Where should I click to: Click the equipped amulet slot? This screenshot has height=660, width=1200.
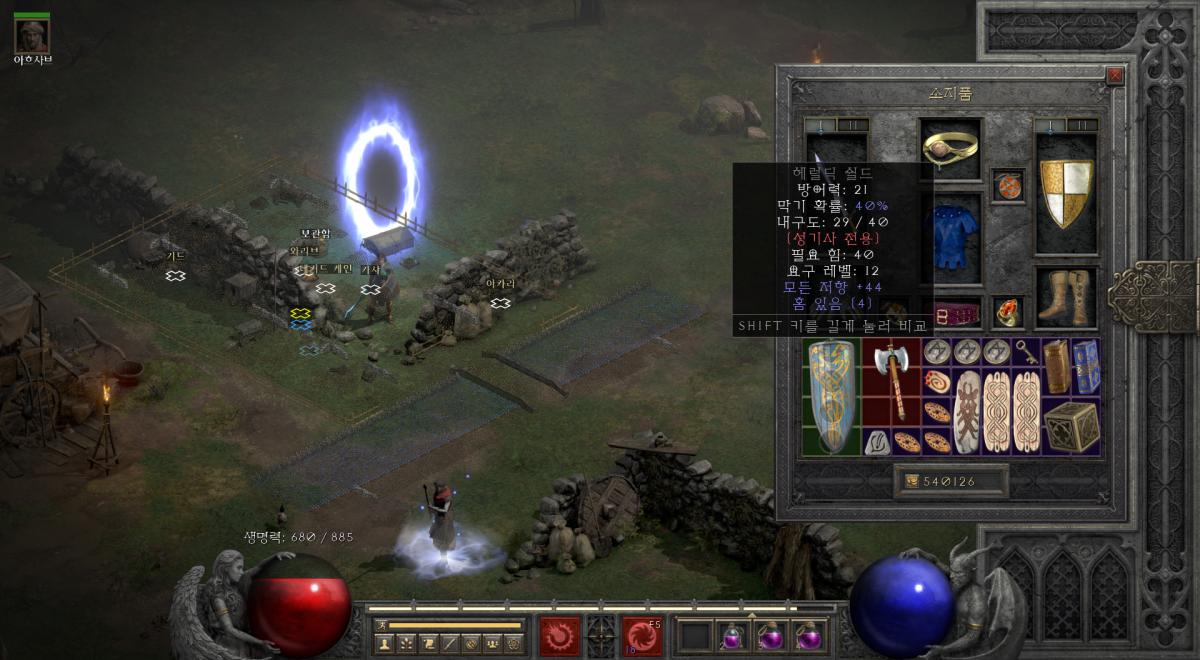coord(1008,186)
